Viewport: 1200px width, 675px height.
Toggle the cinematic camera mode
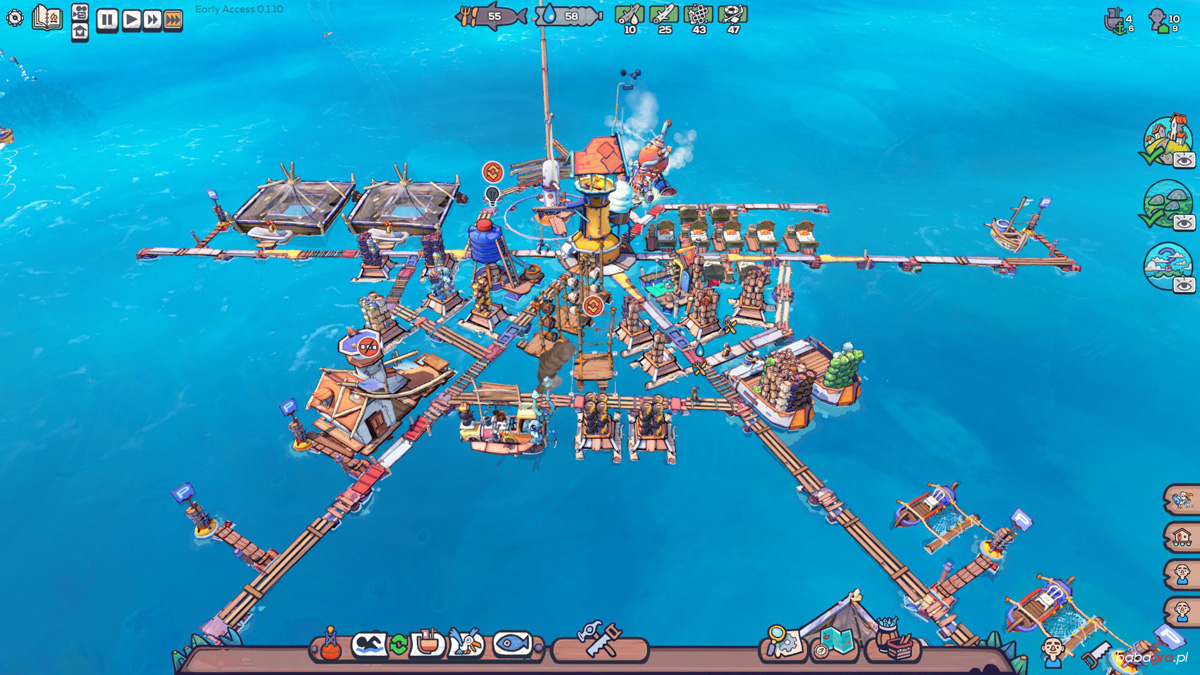click(80, 11)
